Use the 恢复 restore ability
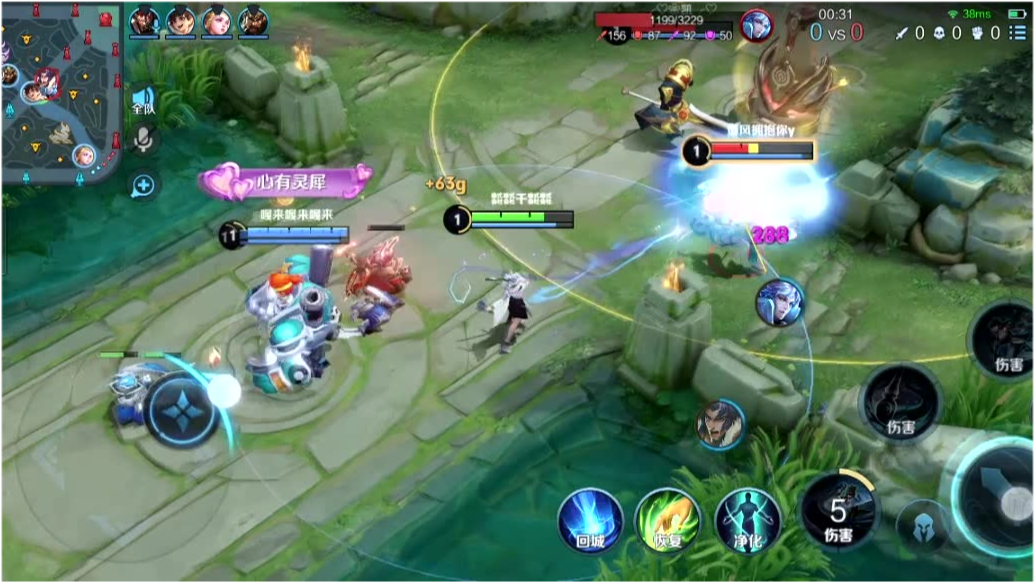Viewport: 1034px width, 583px height. 667,520
